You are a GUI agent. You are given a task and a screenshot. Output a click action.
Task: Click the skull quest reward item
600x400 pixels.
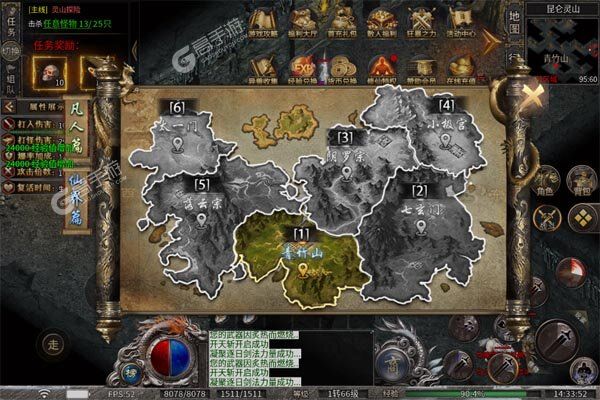50,72
